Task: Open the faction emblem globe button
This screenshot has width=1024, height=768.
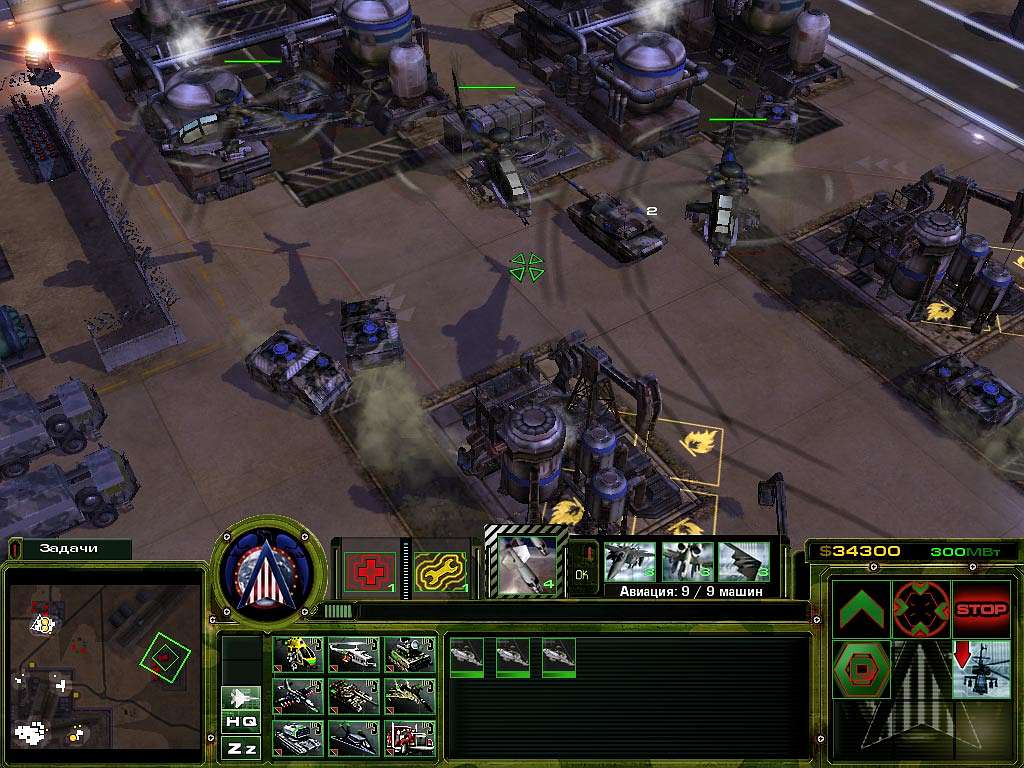Action: pos(268,572)
